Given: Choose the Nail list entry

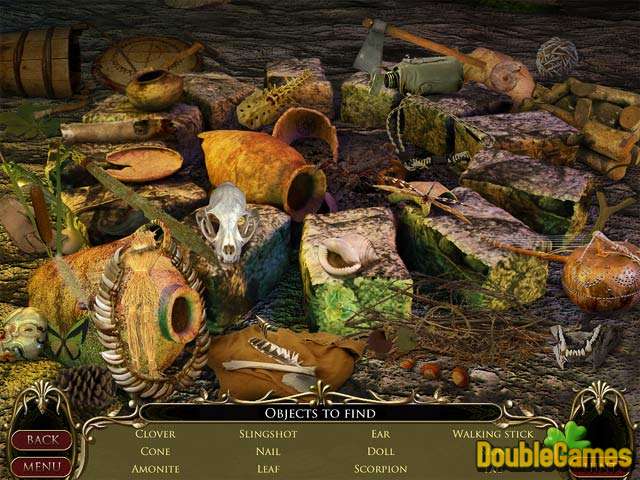Looking at the screenshot, I should [x=267, y=451].
